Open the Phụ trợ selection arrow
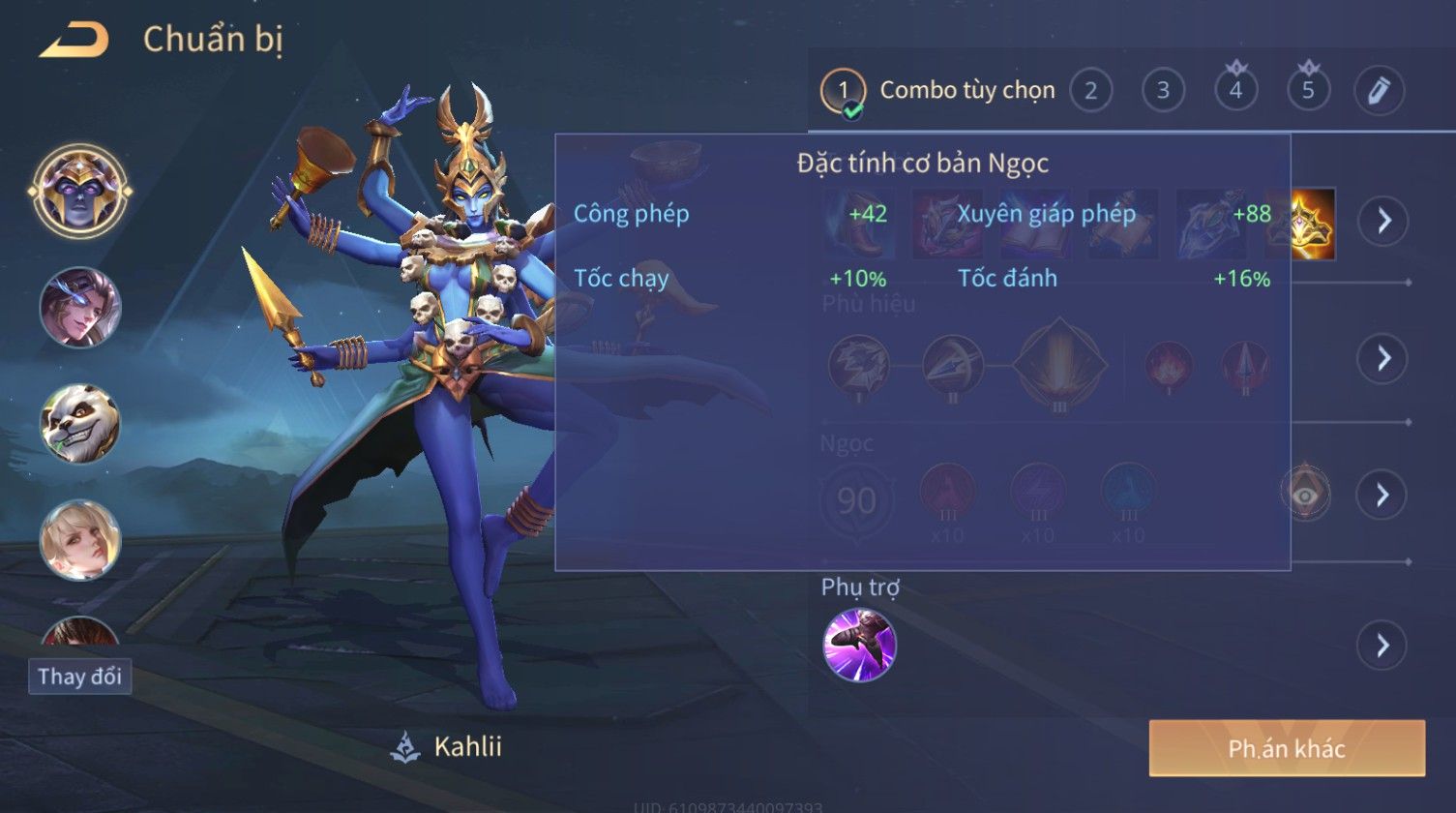Screen dimensions: 1456x813 coord(1382,646)
